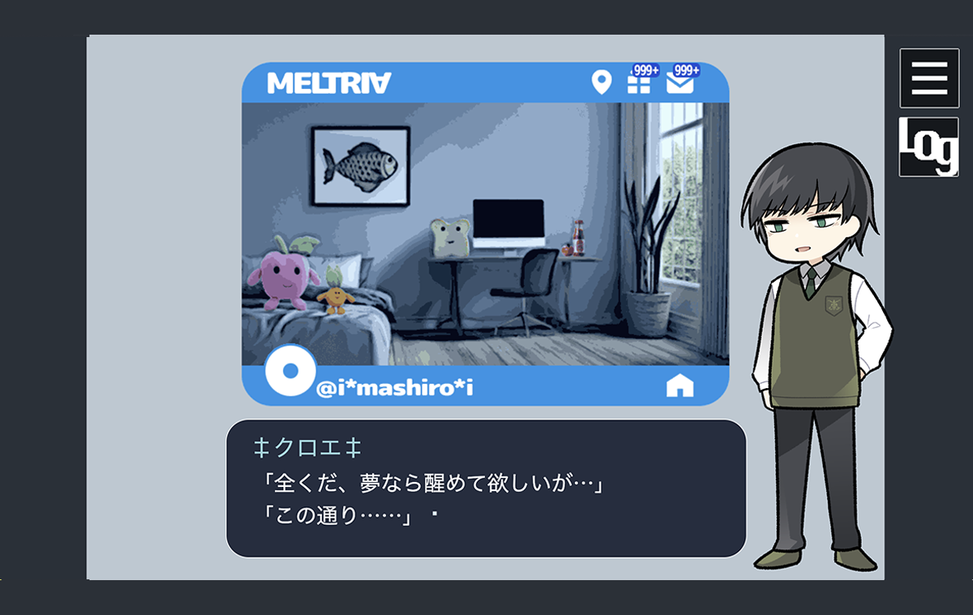973x615 pixels.
Task: Click the location pin icon
Action: click(x=601, y=82)
